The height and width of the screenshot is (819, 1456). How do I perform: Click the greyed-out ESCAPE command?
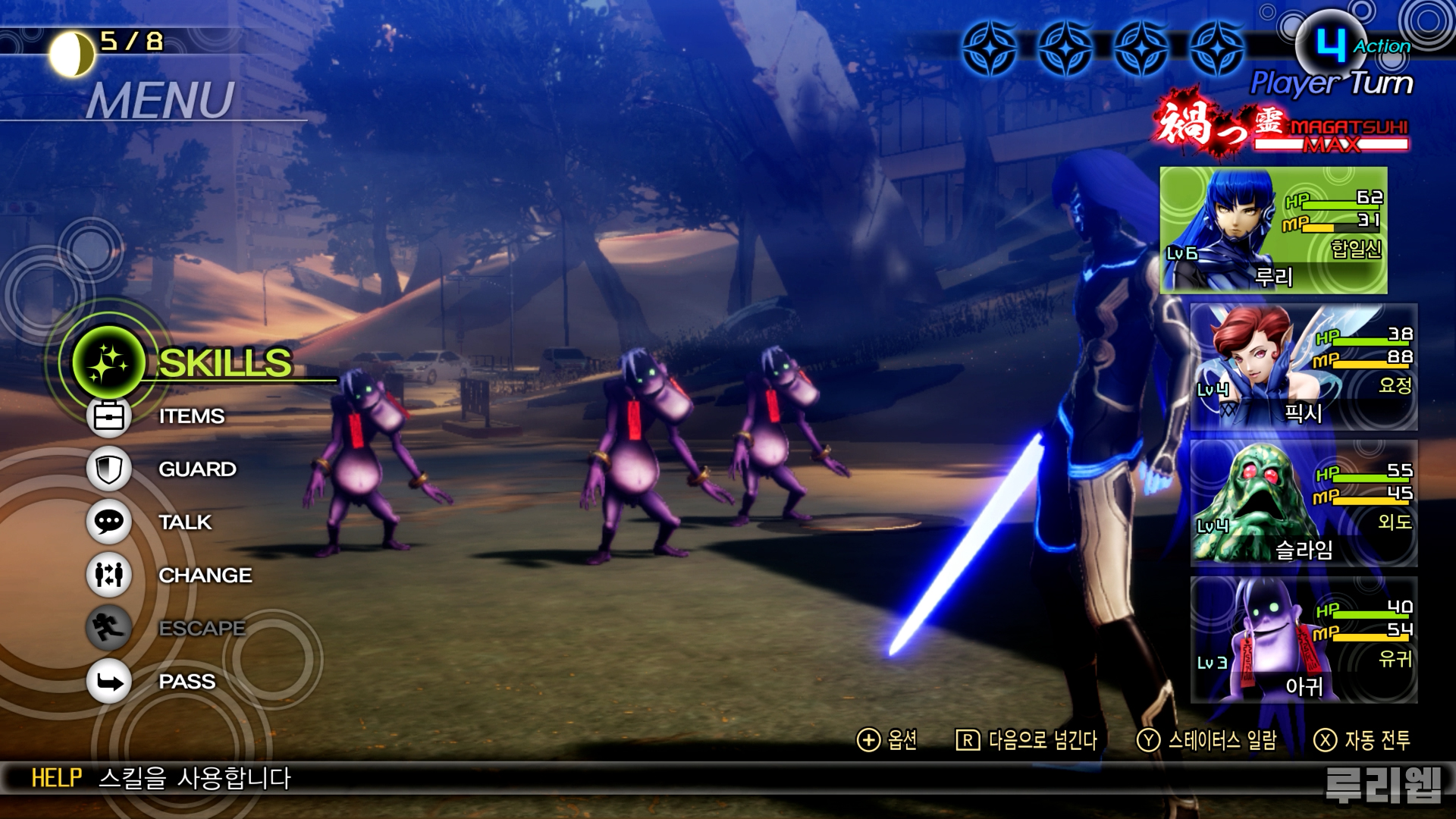pos(201,629)
